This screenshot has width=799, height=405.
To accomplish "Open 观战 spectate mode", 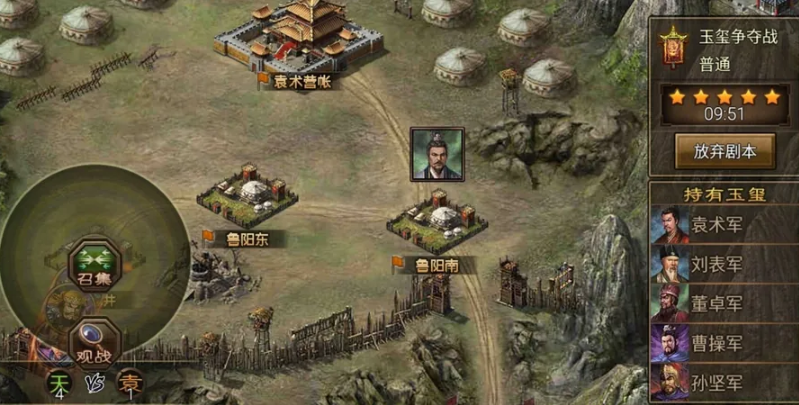I will click(x=95, y=340).
